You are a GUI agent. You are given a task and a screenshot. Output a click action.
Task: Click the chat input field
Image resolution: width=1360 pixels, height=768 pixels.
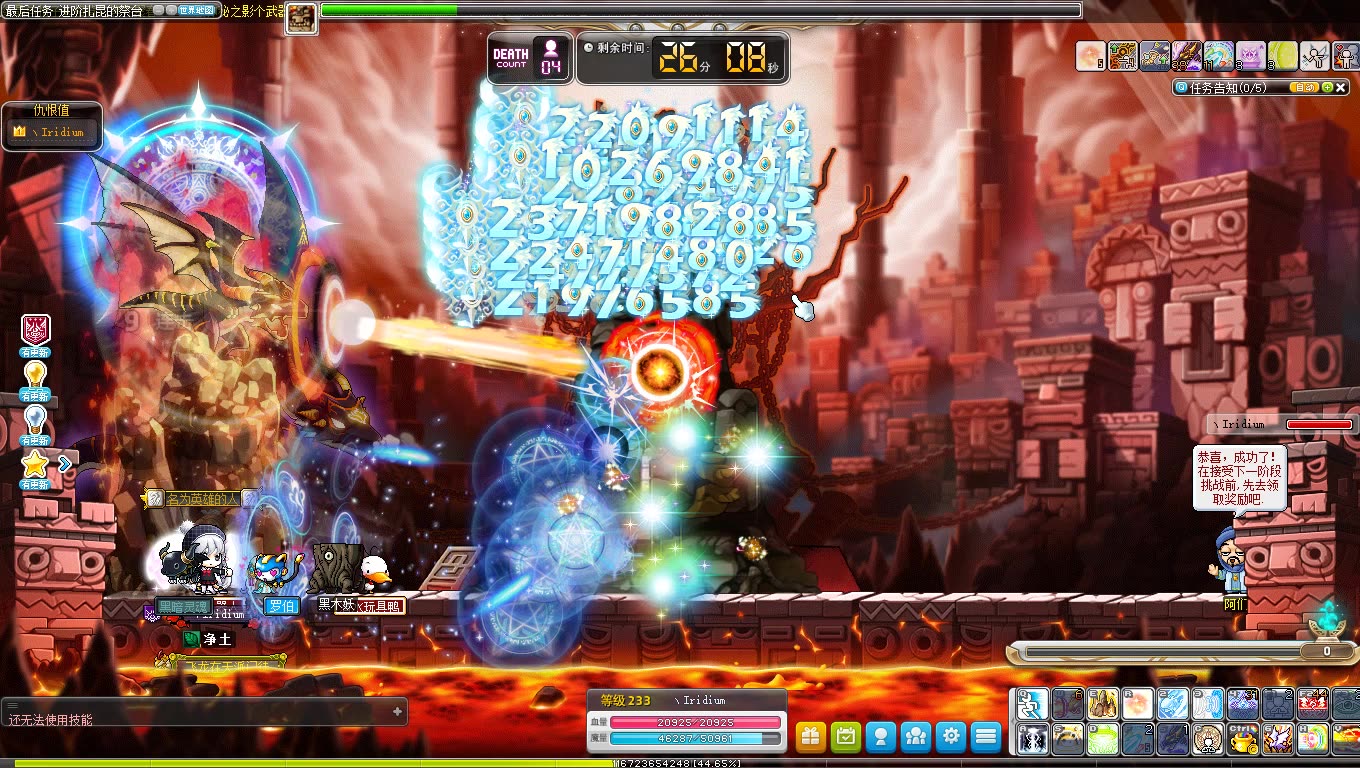point(200,711)
